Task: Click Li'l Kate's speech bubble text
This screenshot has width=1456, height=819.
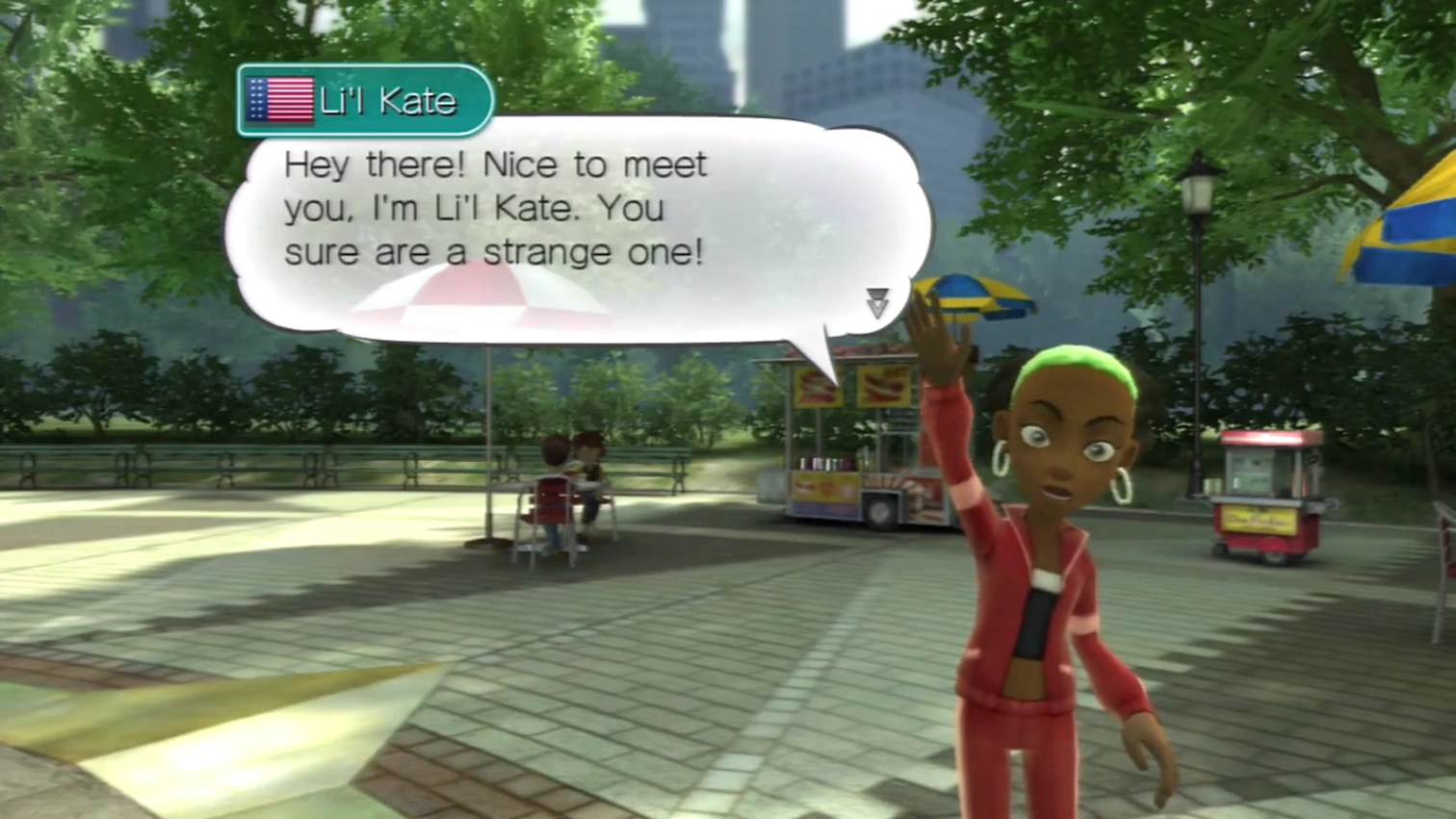Action: [x=495, y=208]
